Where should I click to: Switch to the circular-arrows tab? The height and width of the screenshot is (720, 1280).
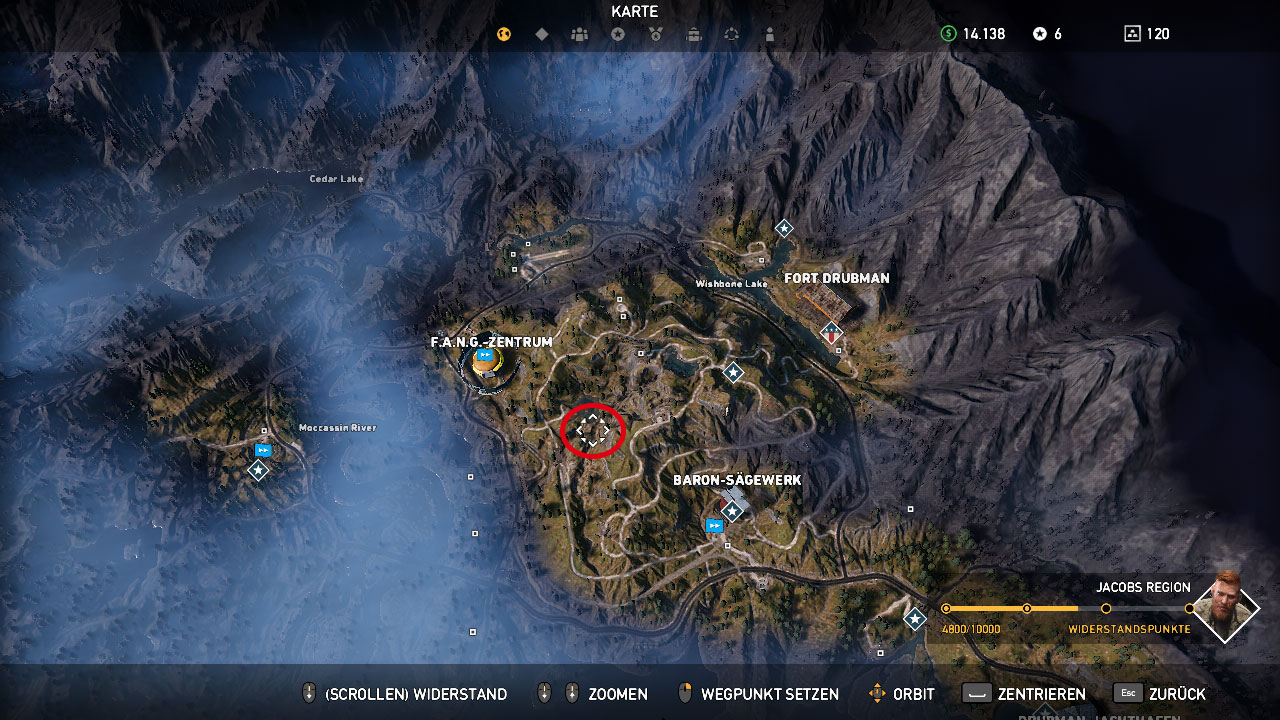(x=732, y=34)
